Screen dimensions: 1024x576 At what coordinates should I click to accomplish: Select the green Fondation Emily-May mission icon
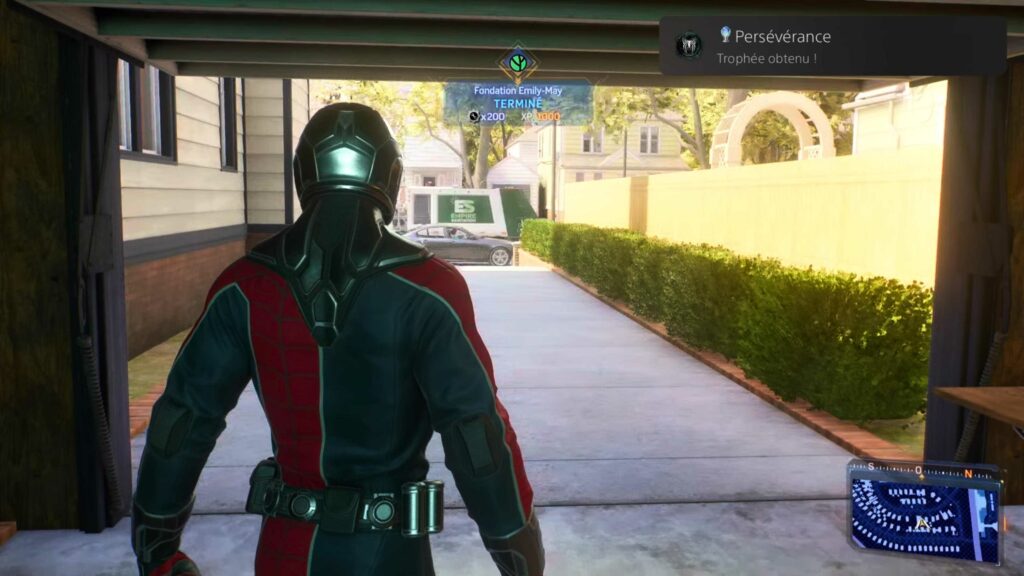(518, 65)
